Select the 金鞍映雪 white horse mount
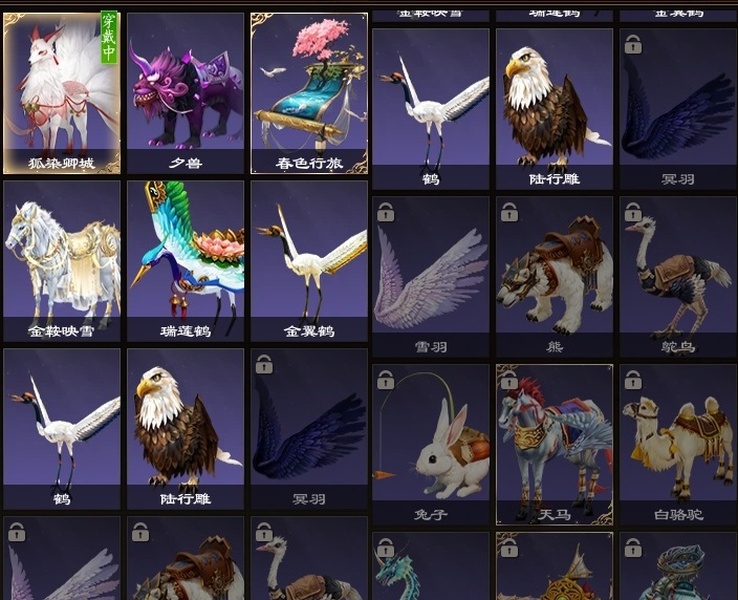The height and width of the screenshot is (600, 738). click(x=62, y=260)
